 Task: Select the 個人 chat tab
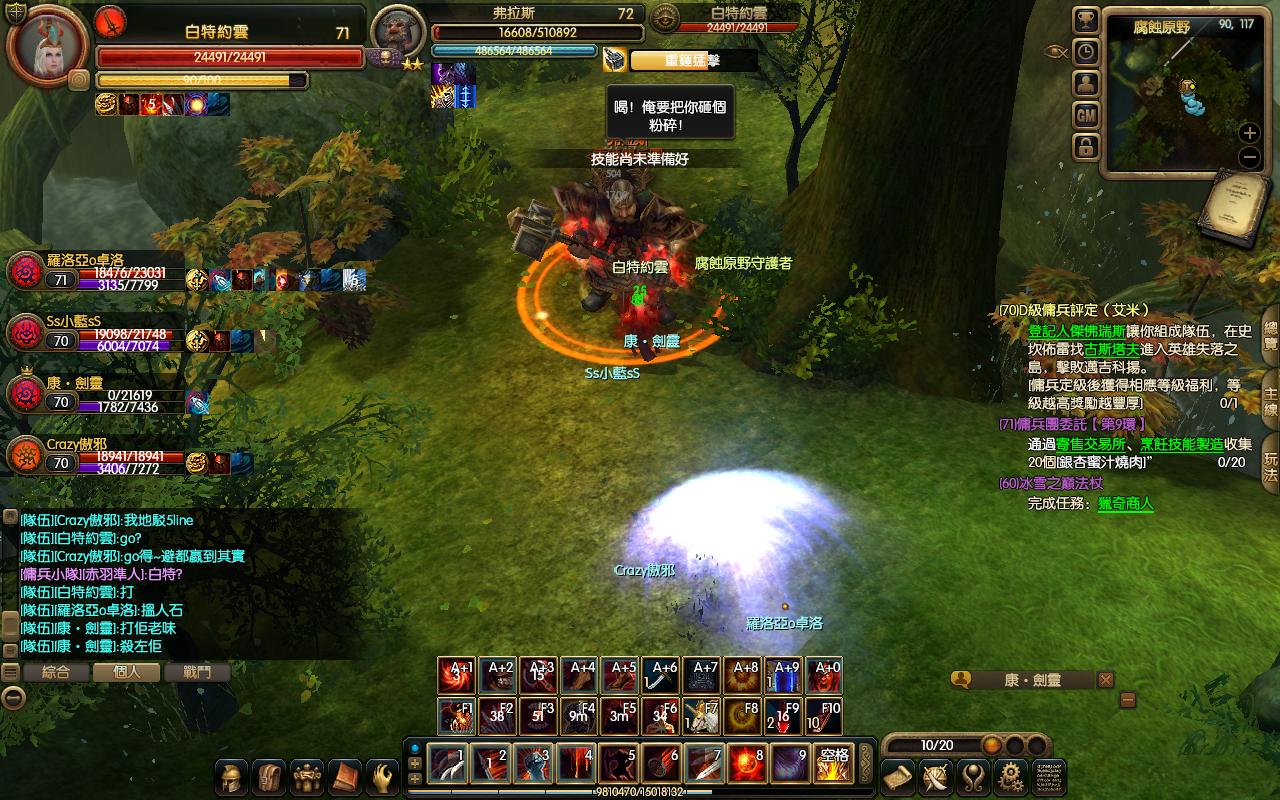click(127, 672)
